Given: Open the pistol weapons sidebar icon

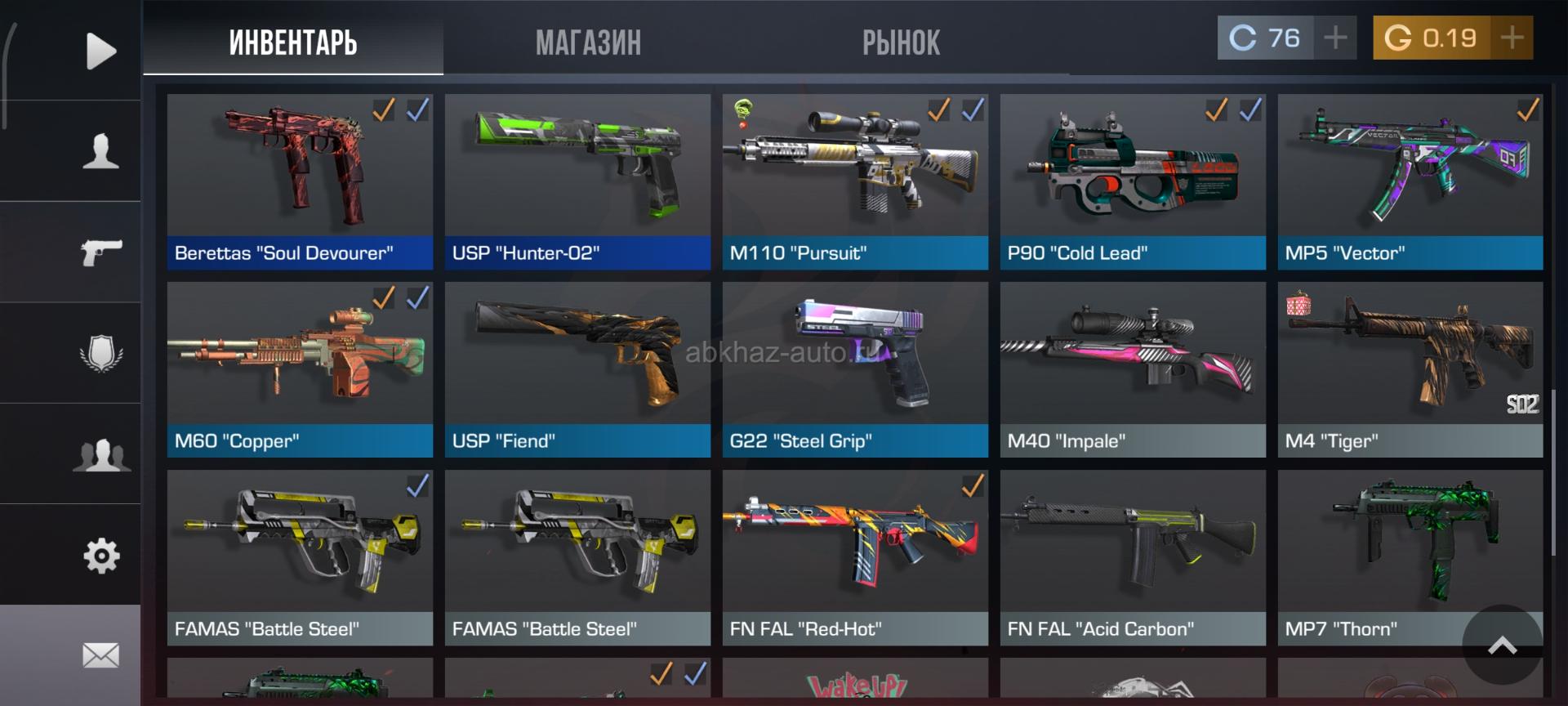Looking at the screenshot, I should tap(100, 252).
